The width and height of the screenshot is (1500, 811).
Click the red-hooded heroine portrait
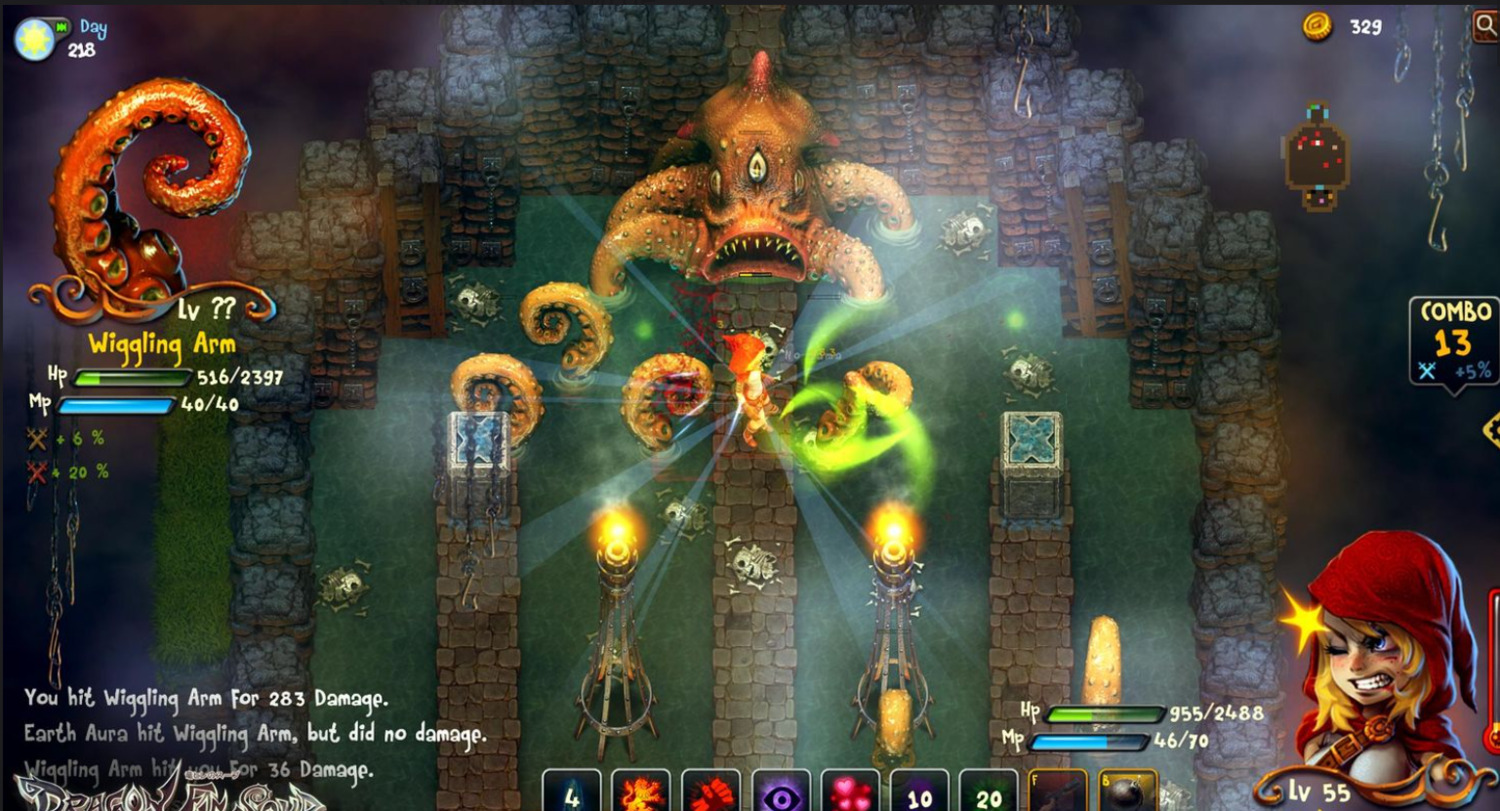[x=1380, y=660]
